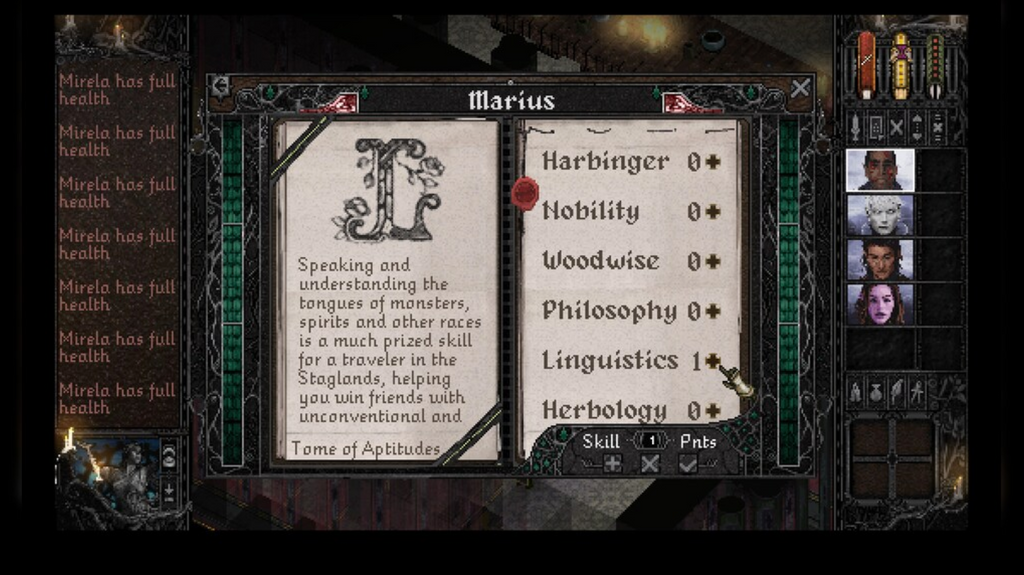Increase the Nobility skill
Image resolution: width=1024 pixels, height=575 pixels.
coord(713,212)
